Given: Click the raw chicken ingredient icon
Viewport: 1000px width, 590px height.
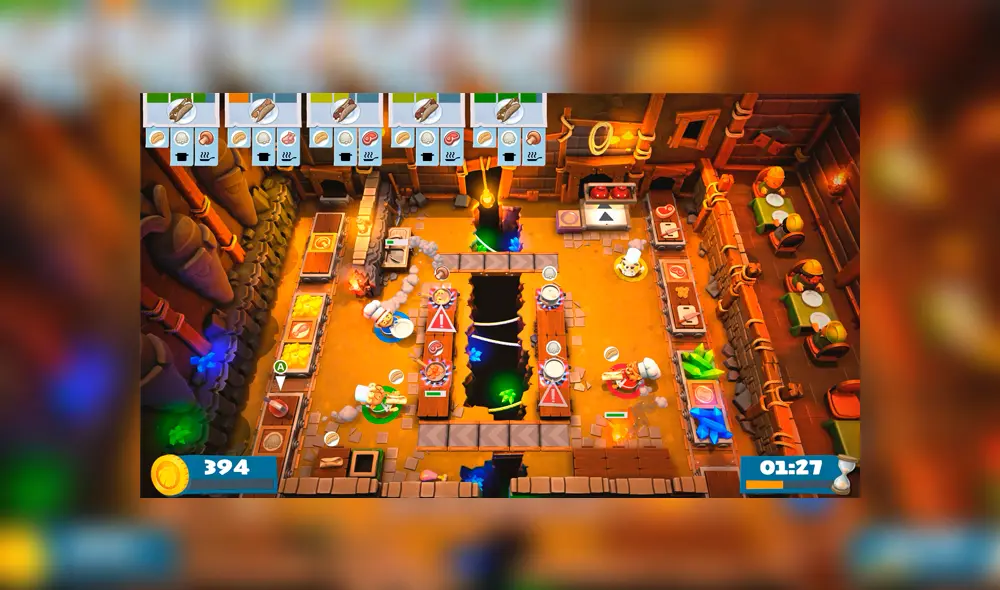Looking at the screenshot, I should click(x=289, y=138).
